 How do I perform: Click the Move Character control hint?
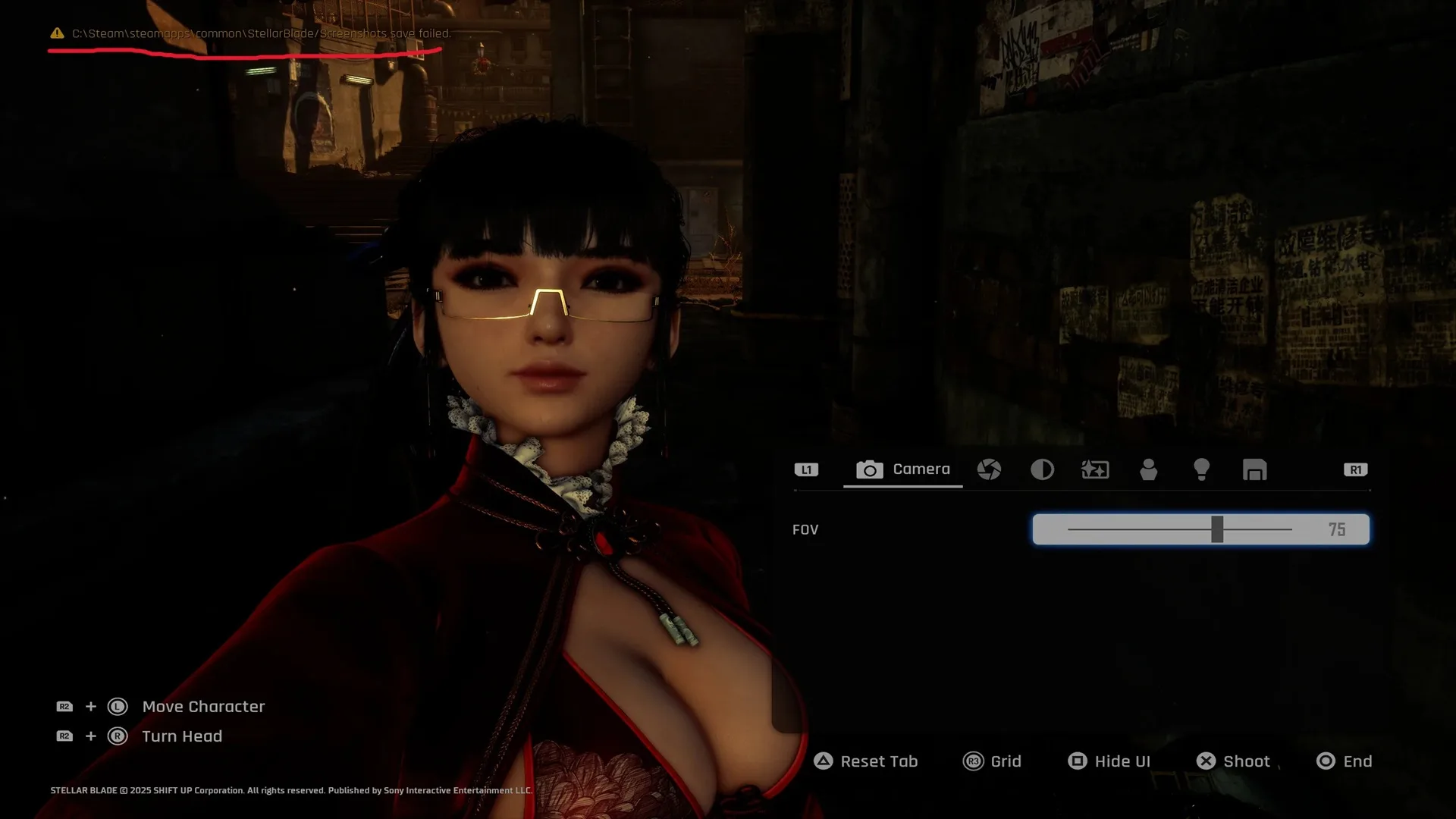click(x=202, y=706)
